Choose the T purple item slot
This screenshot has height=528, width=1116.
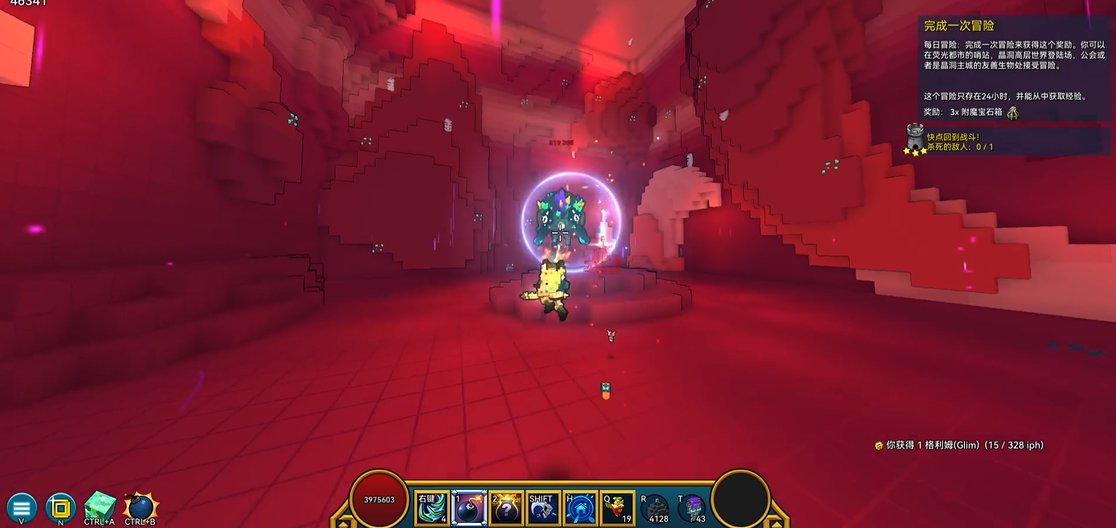(692, 507)
